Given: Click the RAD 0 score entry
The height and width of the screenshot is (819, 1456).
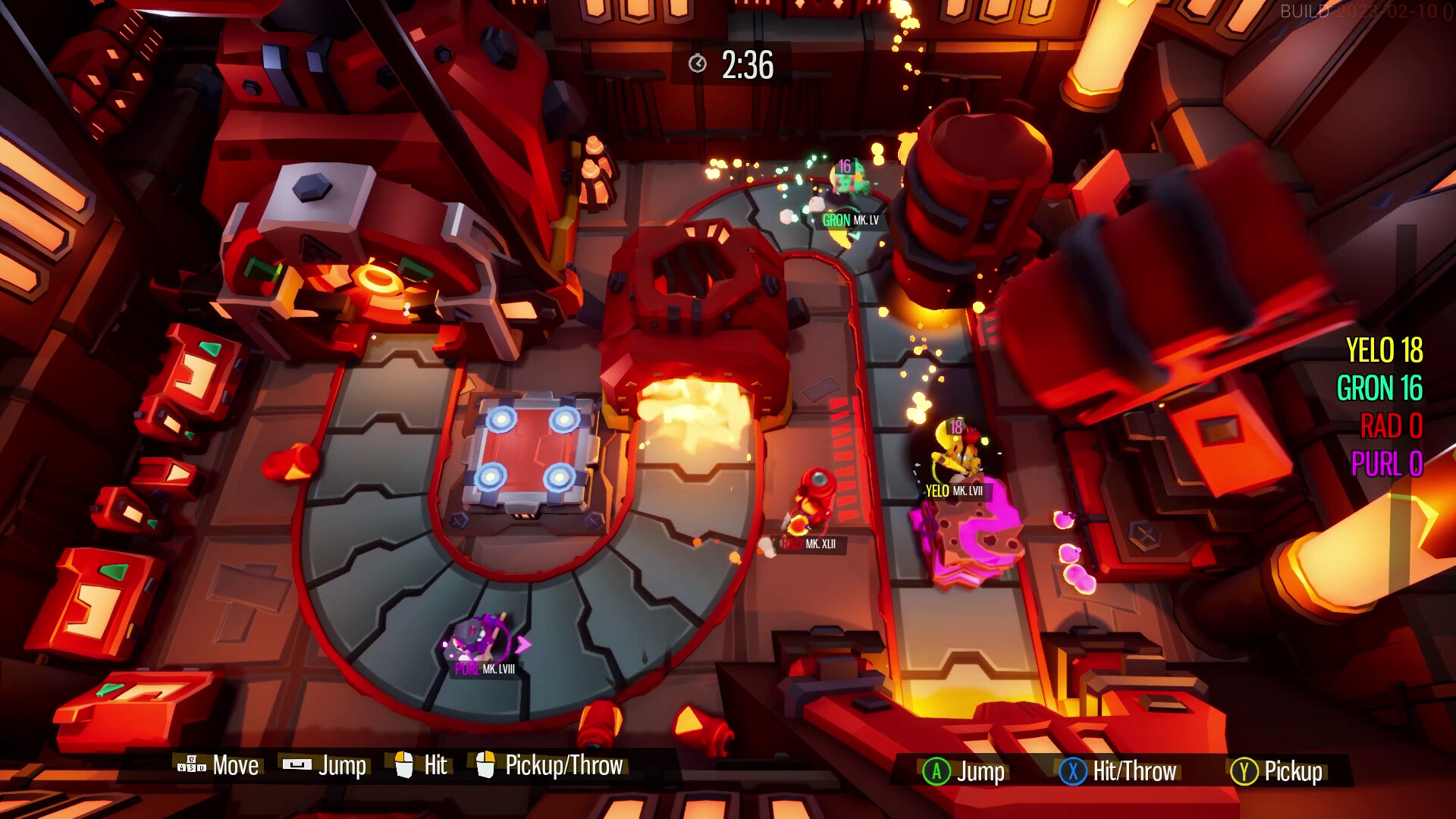Looking at the screenshot, I should (x=1393, y=426).
